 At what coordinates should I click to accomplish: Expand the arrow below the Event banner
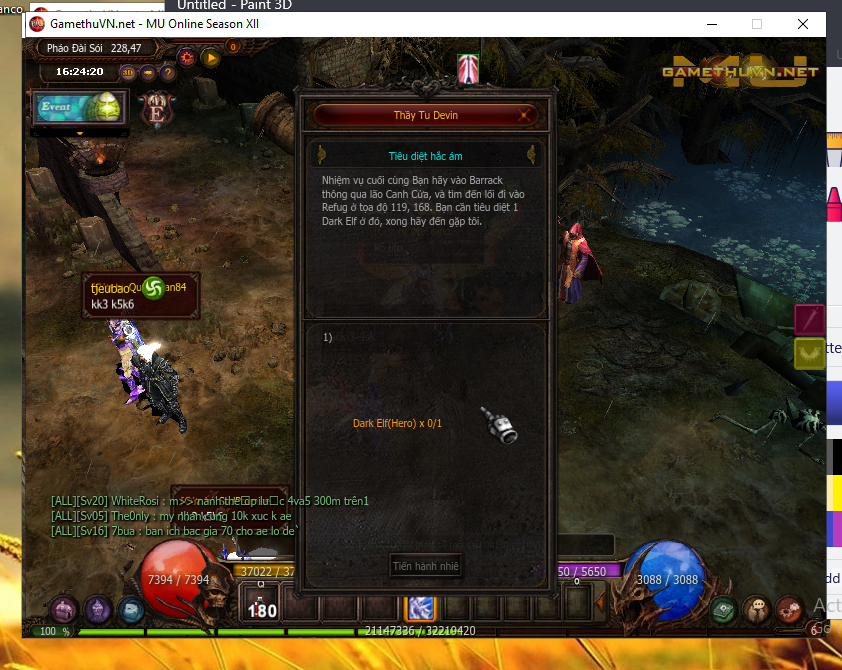[80, 132]
